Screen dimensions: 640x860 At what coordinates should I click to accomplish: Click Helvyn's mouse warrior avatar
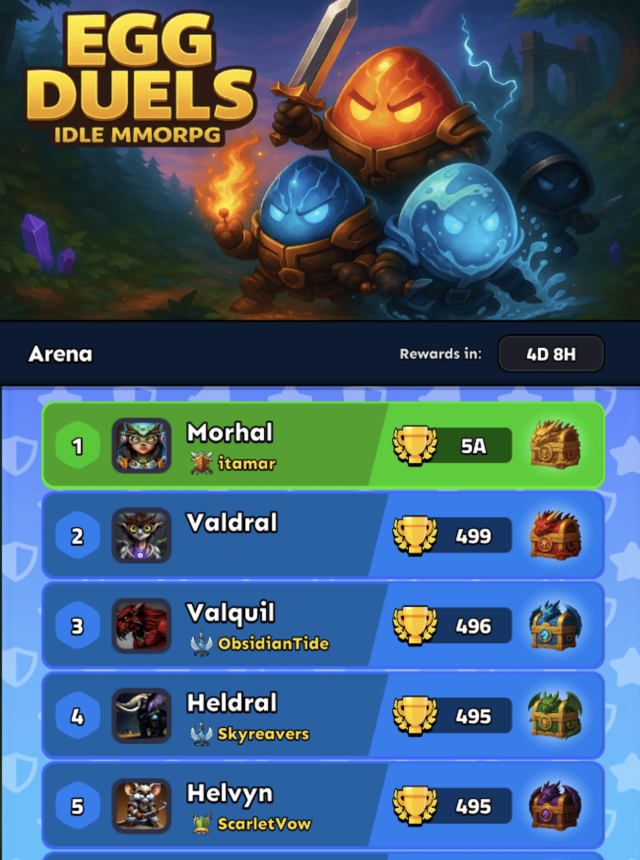coord(141,806)
